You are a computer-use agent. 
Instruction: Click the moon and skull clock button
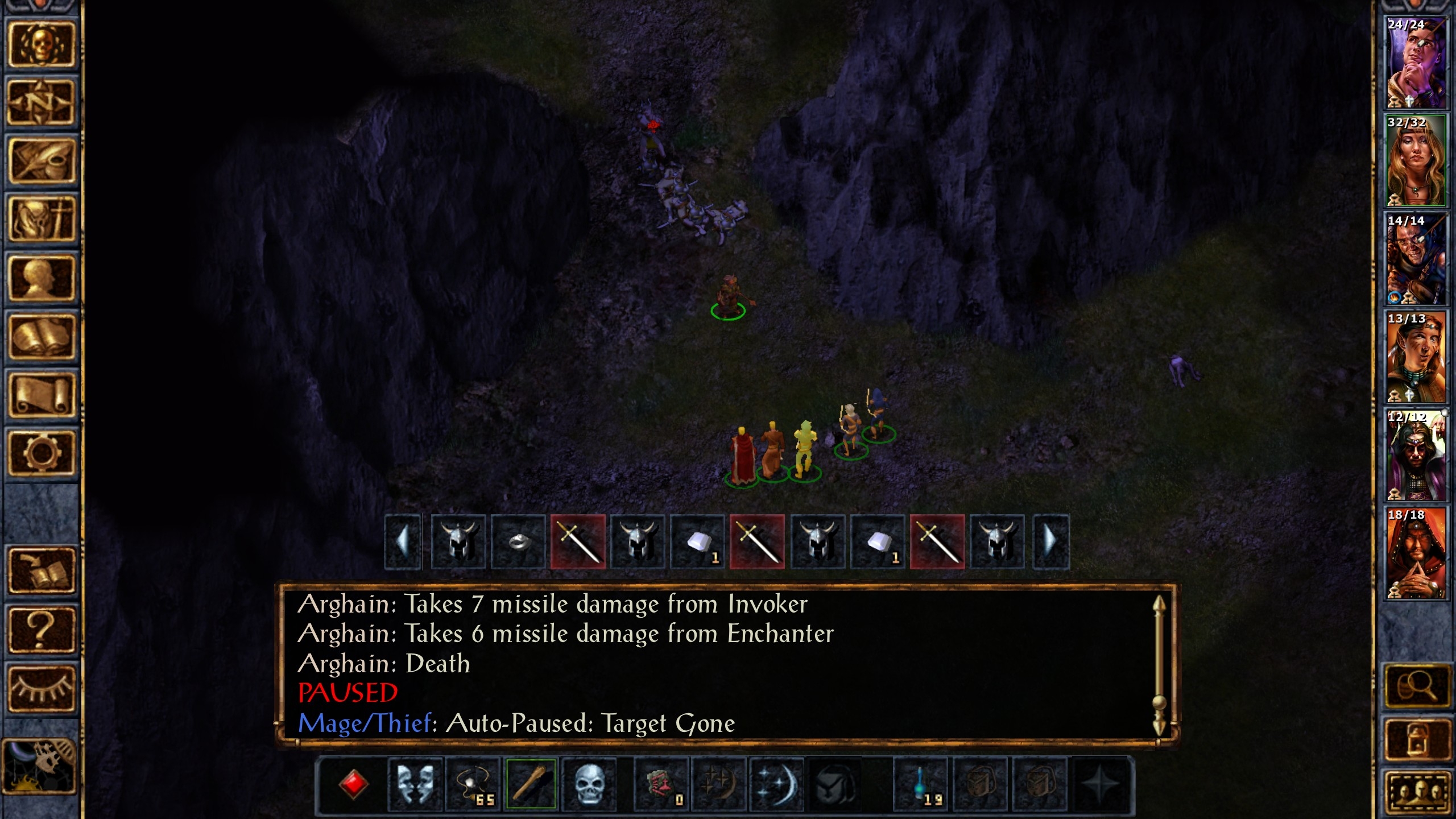click(x=40, y=766)
